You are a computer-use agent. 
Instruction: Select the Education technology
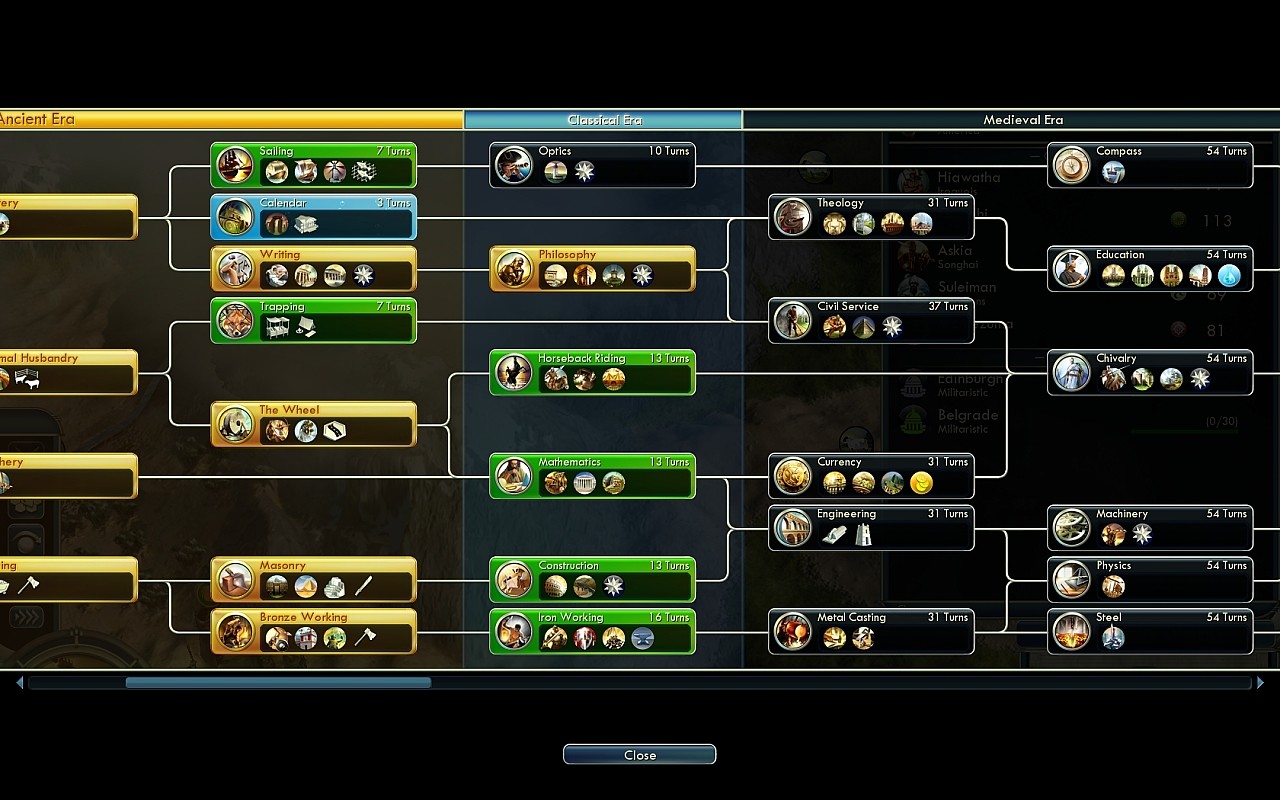[x=1150, y=269]
